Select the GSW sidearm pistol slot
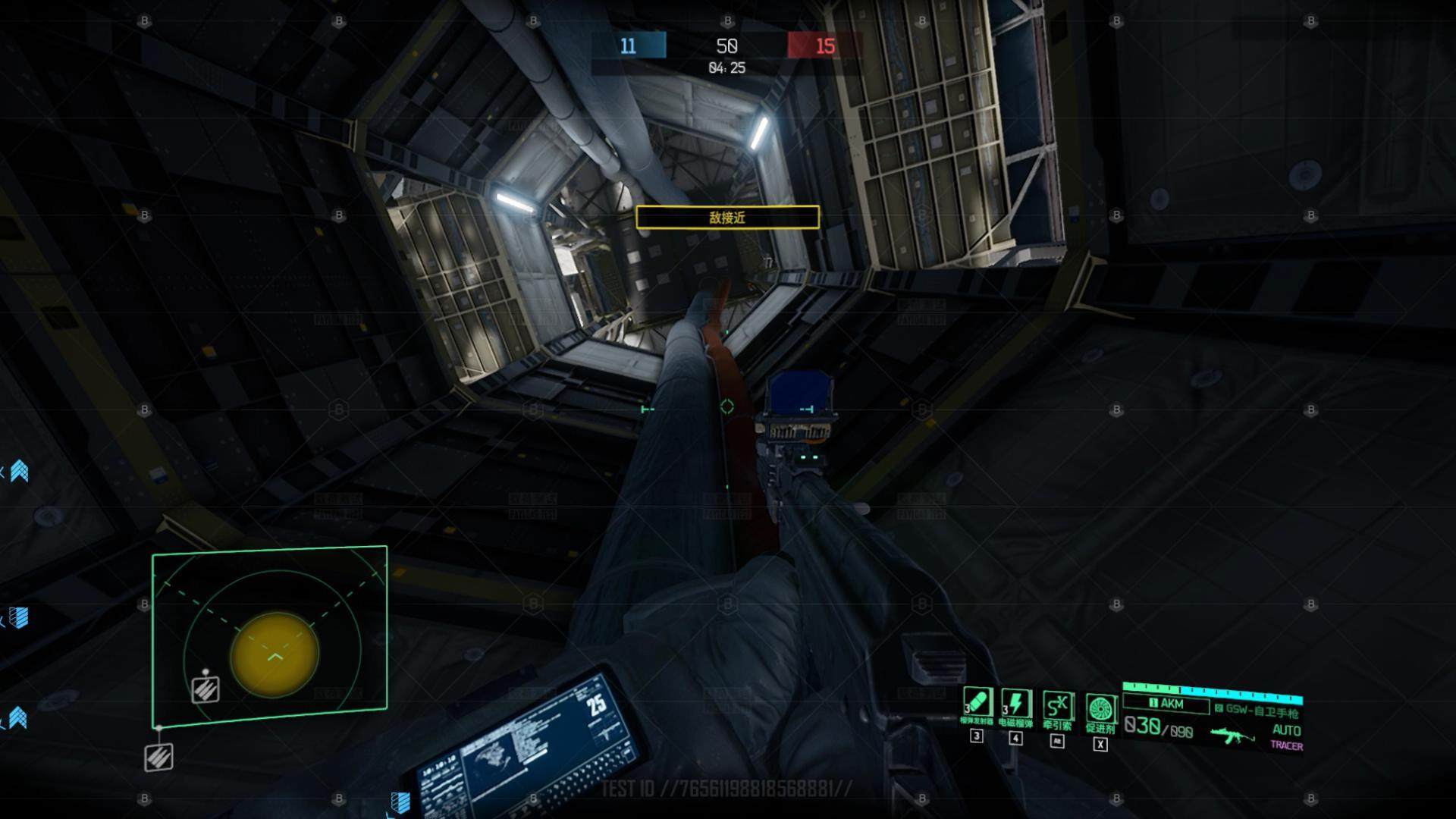1456x819 pixels. point(1257,711)
